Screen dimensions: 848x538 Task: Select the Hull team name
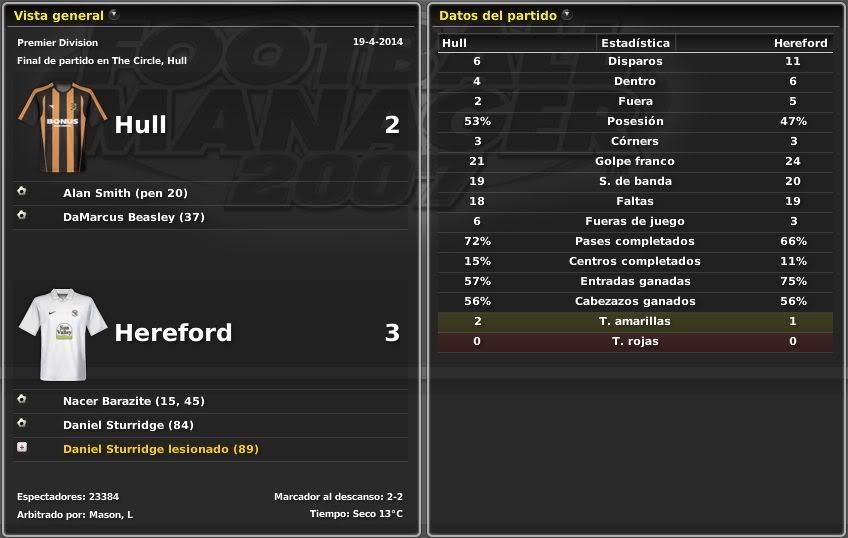tap(141, 125)
